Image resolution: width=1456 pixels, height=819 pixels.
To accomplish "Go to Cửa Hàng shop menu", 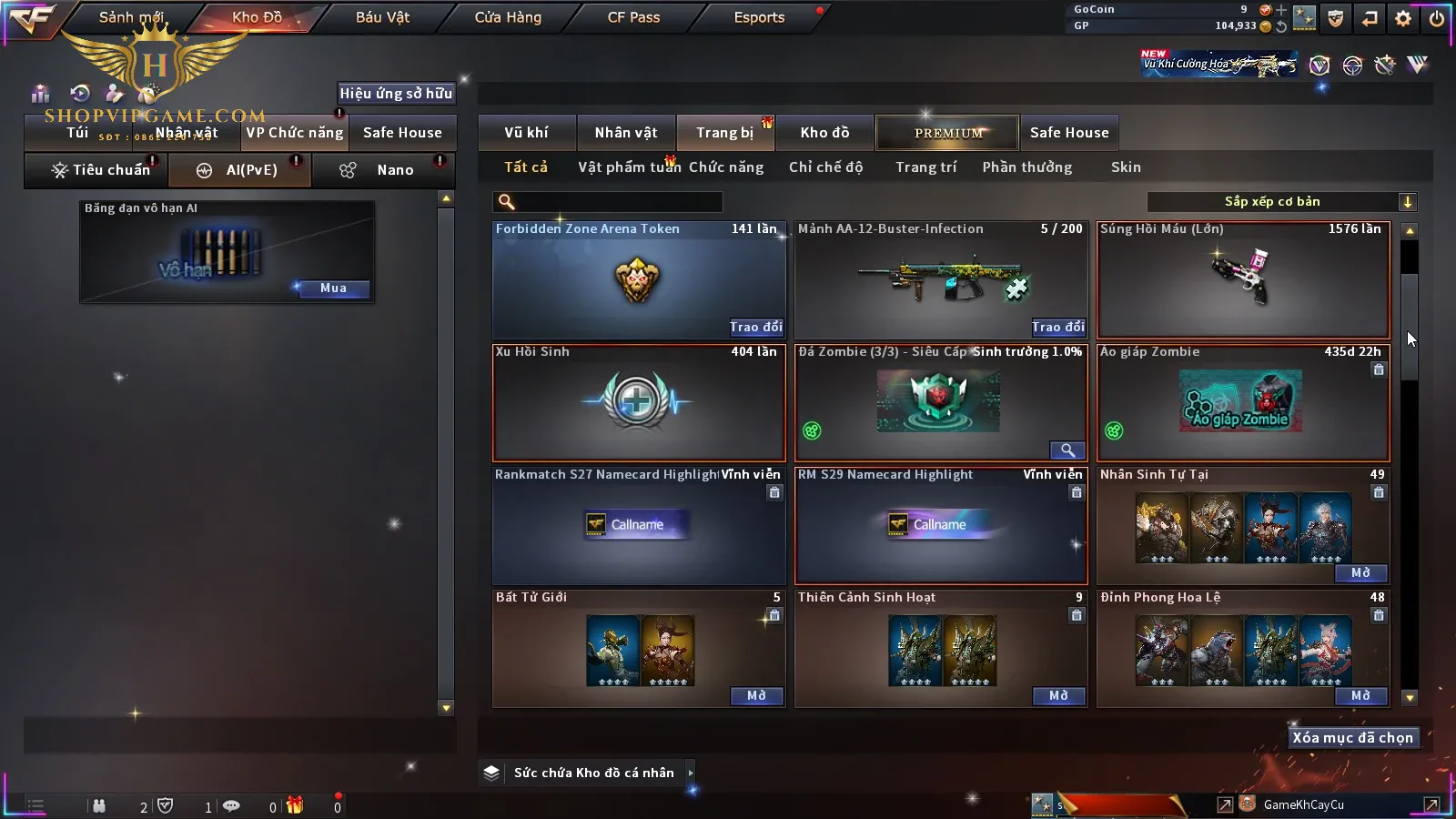I will click(508, 17).
